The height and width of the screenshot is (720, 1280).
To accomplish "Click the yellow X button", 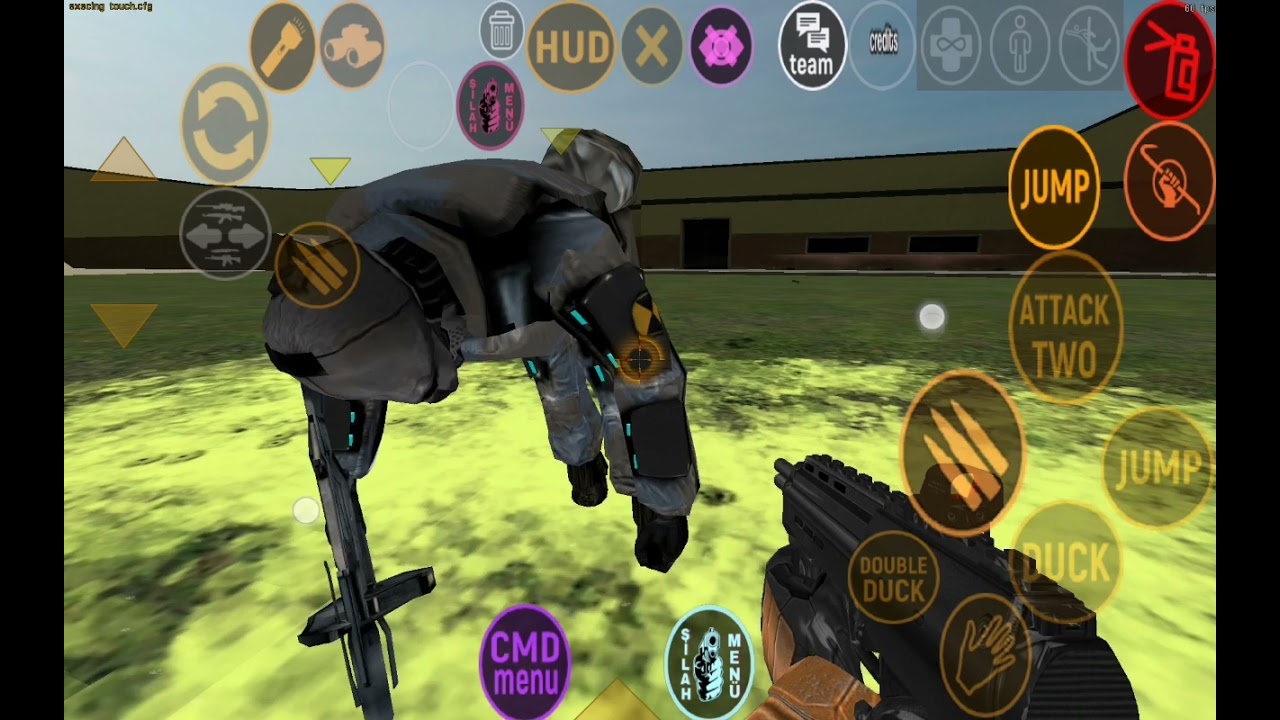I will pos(652,47).
